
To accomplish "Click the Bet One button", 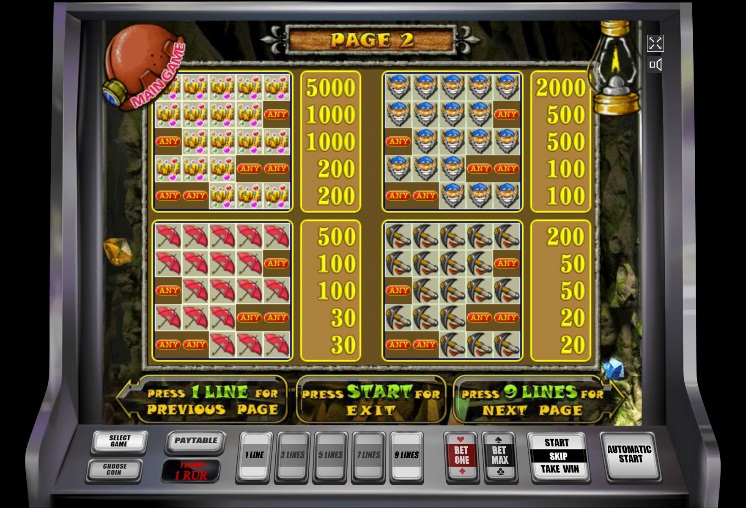I will point(461,455).
